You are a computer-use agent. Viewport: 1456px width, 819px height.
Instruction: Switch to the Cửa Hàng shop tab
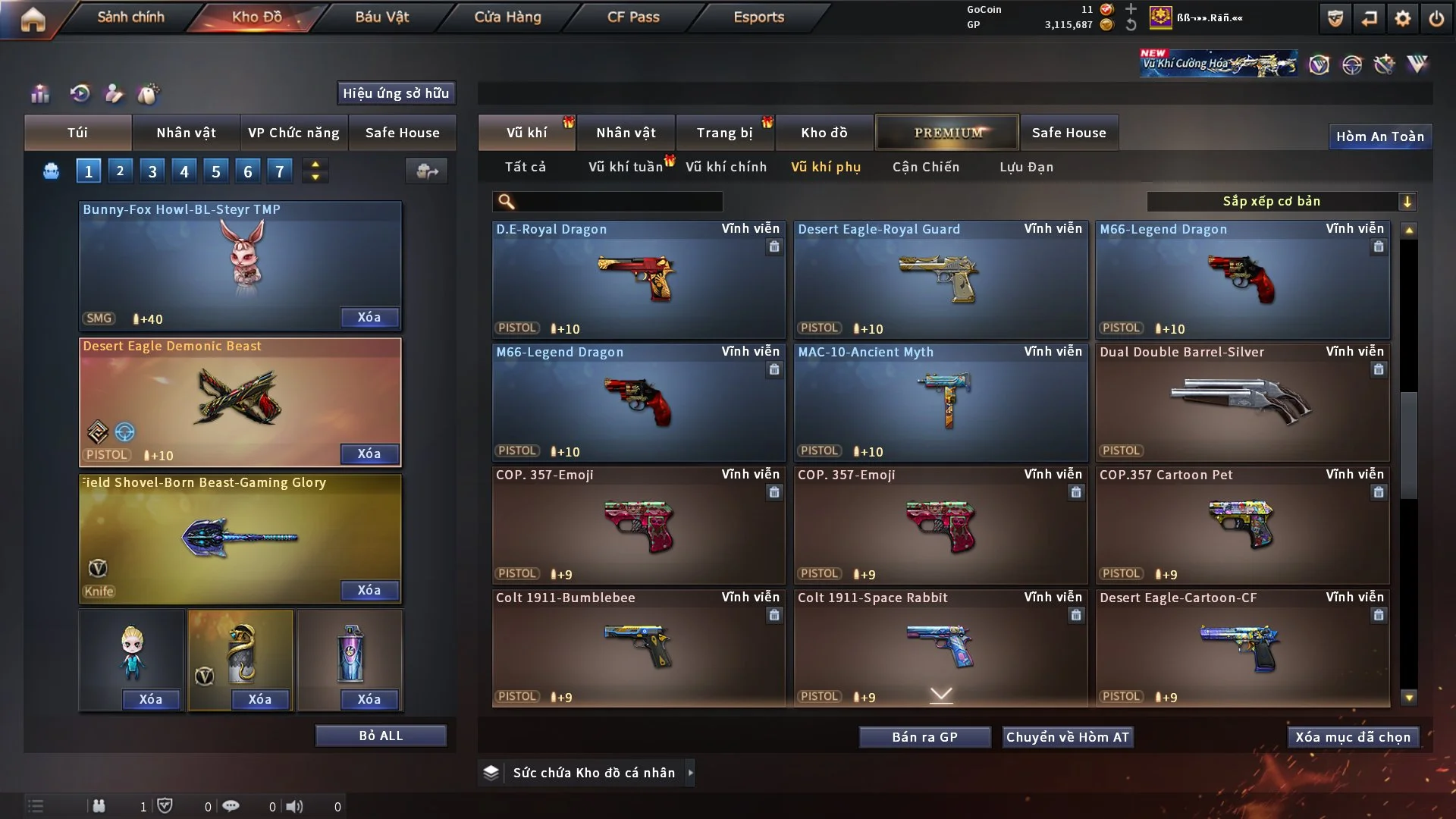(507, 17)
